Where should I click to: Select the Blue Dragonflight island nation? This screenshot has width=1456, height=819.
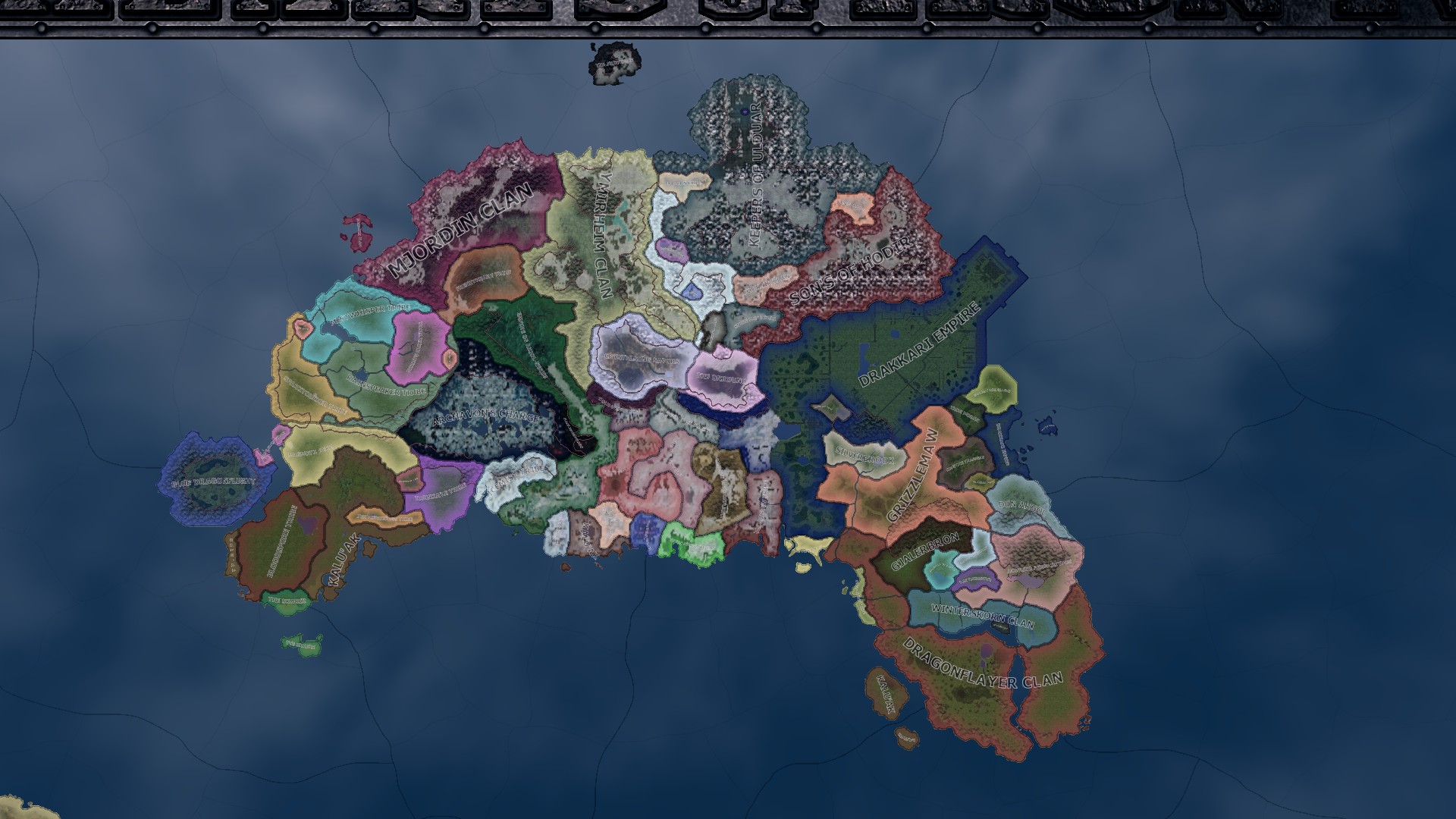pyautogui.click(x=213, y=482)
